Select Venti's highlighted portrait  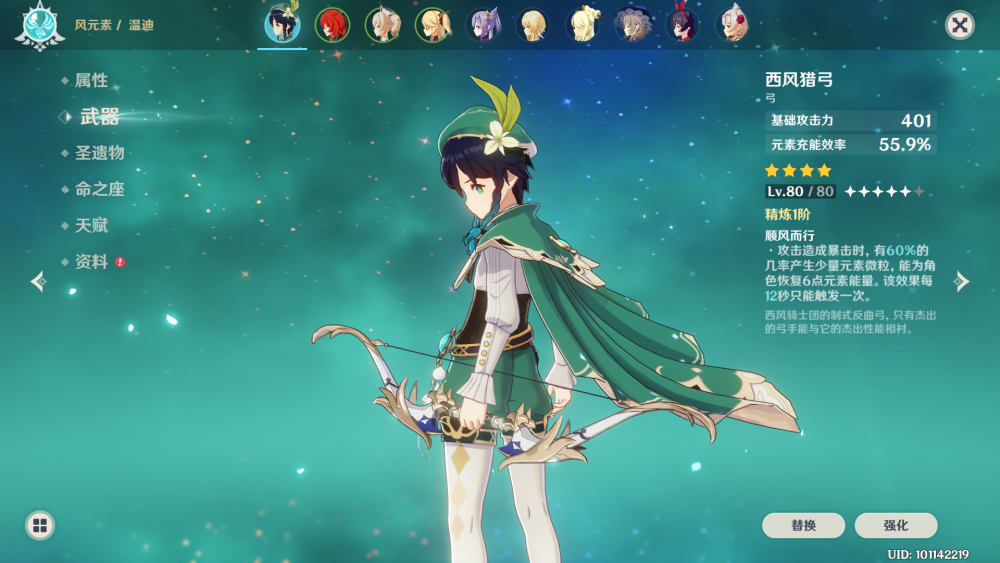pos(282,25)
